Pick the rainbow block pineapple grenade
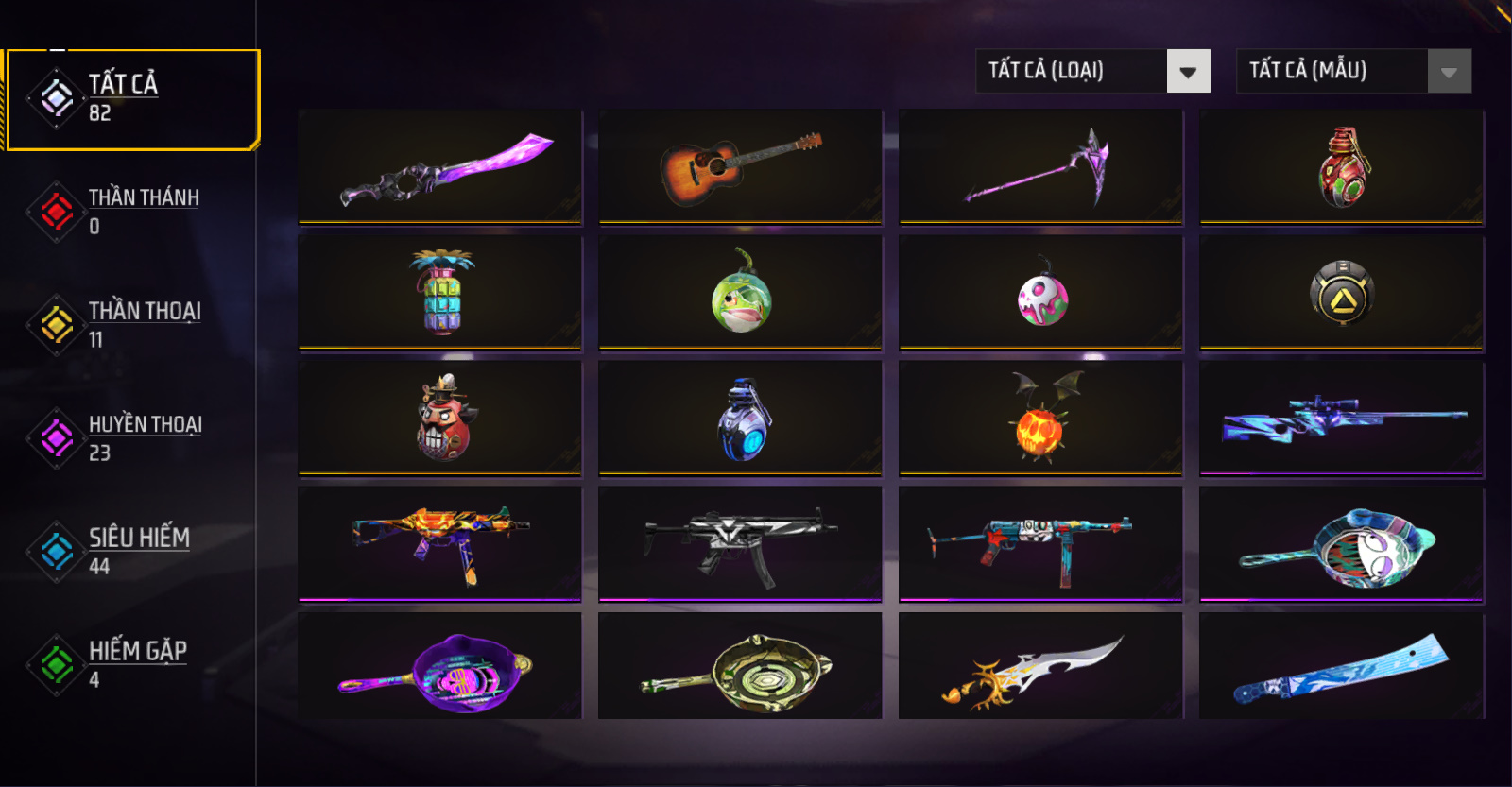1512x787 pixels. pos(440,293)
